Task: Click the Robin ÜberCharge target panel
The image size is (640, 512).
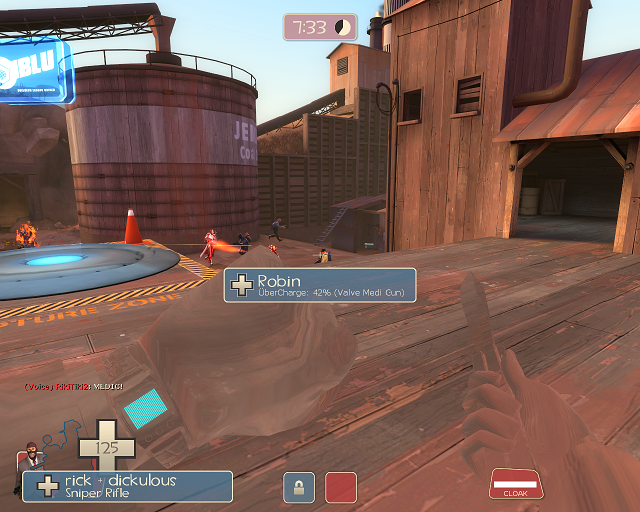Action: (x=319, y=286)
